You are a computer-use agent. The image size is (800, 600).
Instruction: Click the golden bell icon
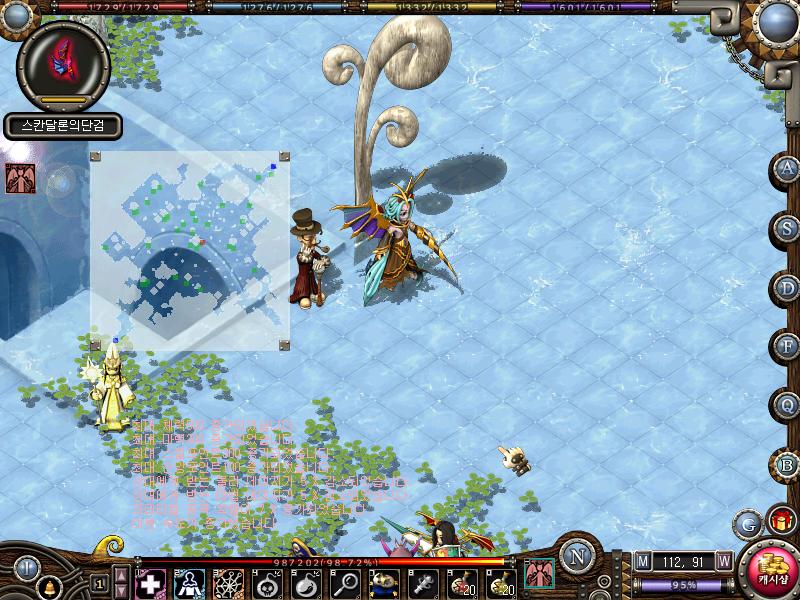coord(47,584)
